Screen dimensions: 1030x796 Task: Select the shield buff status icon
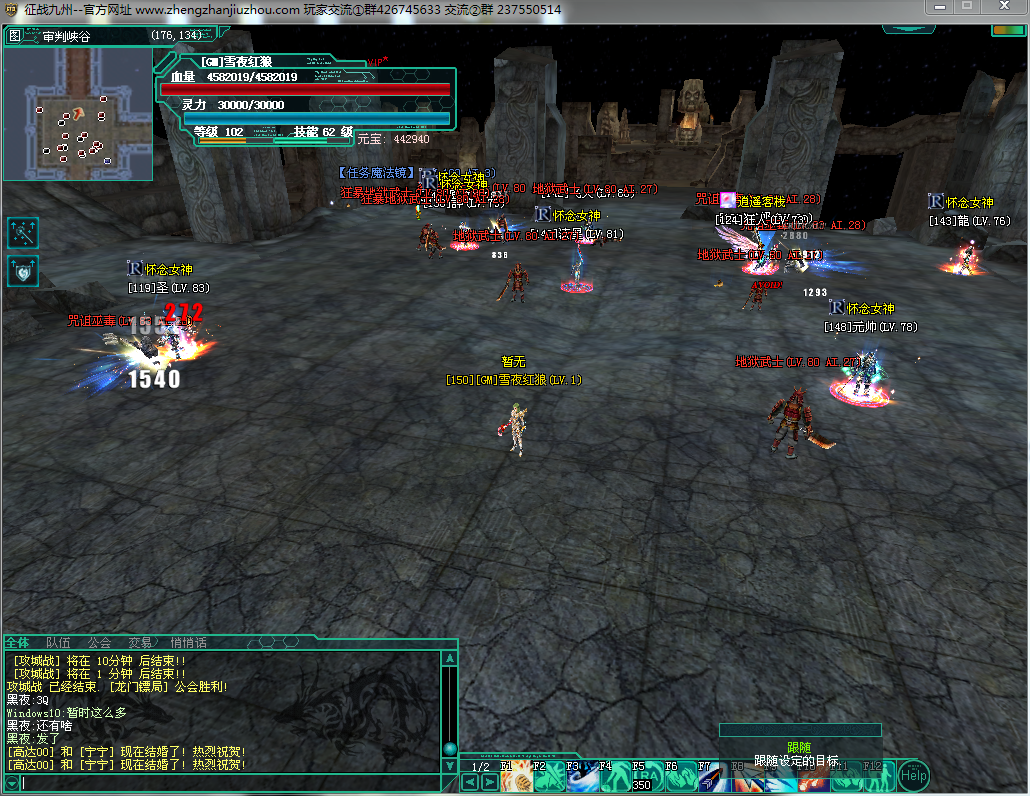(x=23, y=271)
